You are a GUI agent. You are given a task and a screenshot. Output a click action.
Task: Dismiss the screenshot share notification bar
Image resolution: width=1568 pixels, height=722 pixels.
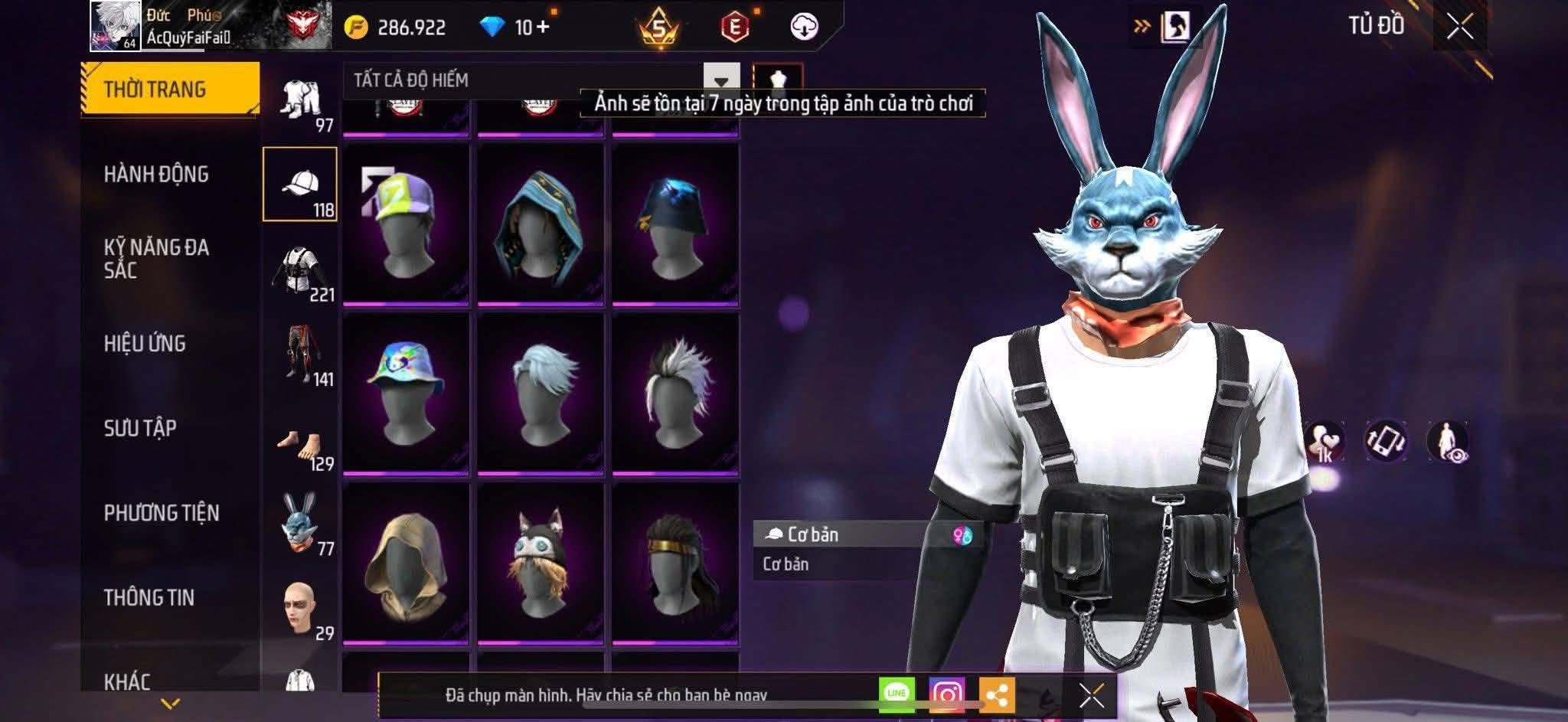pos(1091,695)
